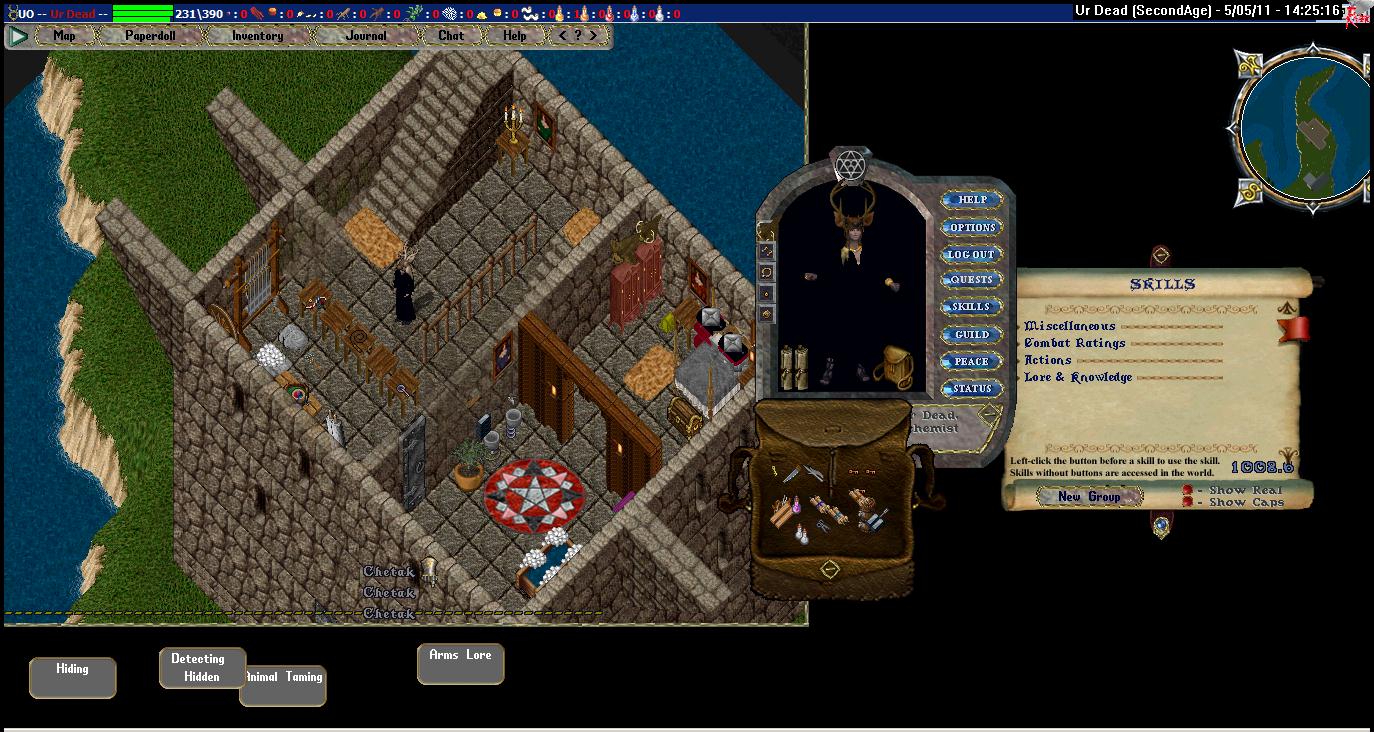Click the paperdoll HELP button
Viewport: 1374px width, 732px height.
click(x=972, y=200)
